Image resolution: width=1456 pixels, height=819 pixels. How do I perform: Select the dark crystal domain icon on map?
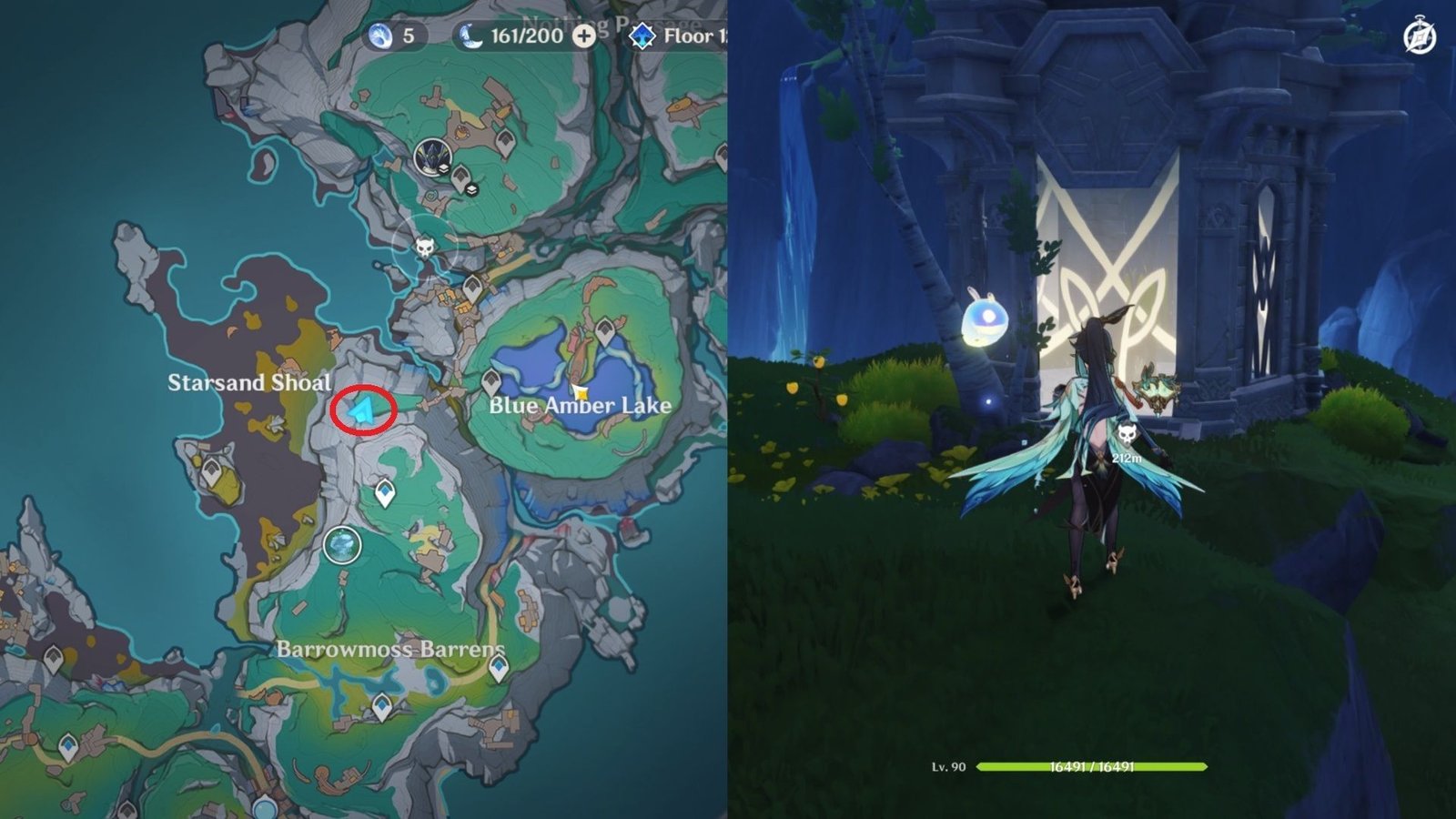coord(430,157)
